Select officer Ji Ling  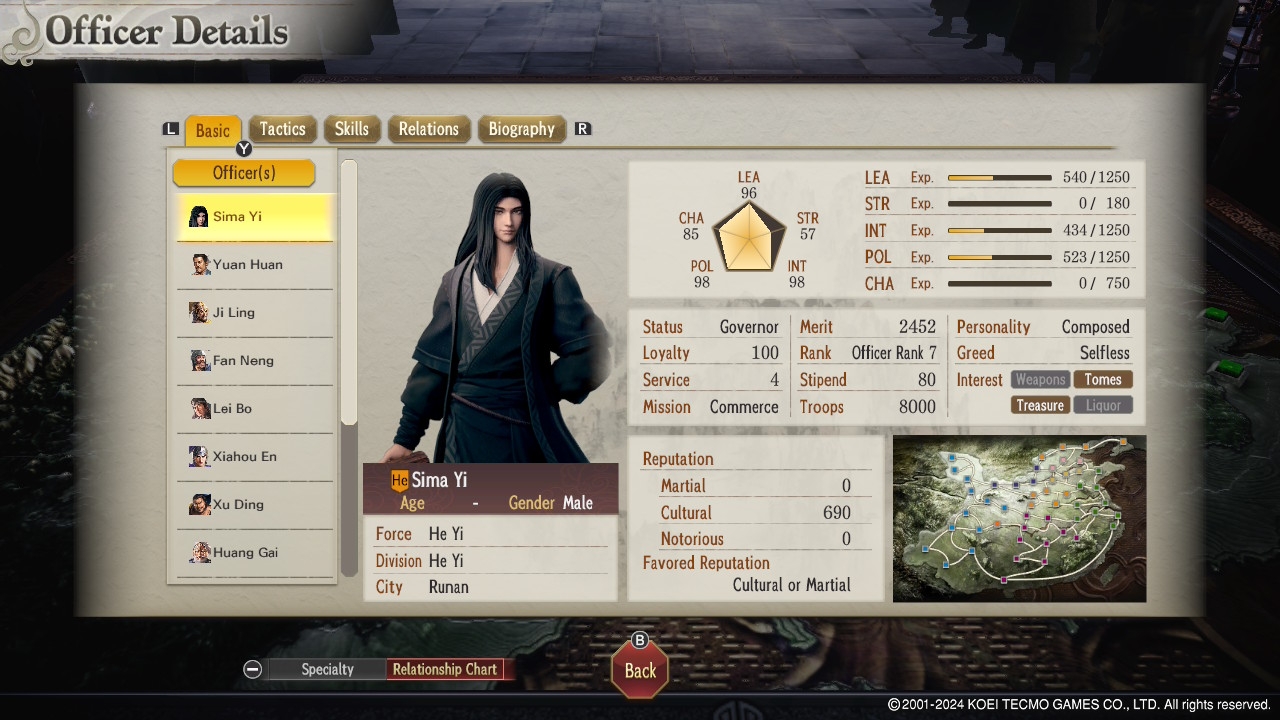click(255, 313)
